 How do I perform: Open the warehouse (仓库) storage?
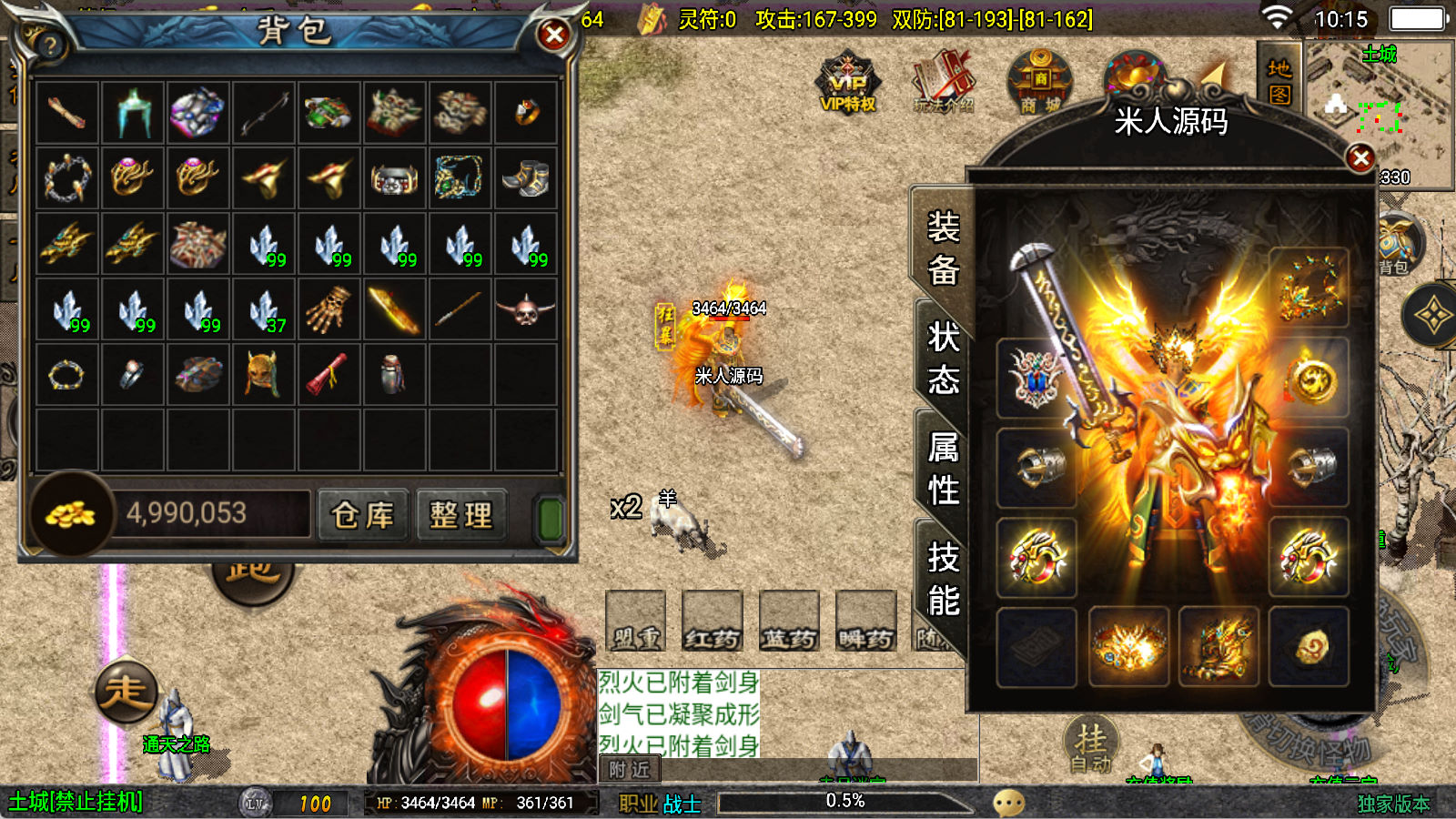tap(362, 515)
